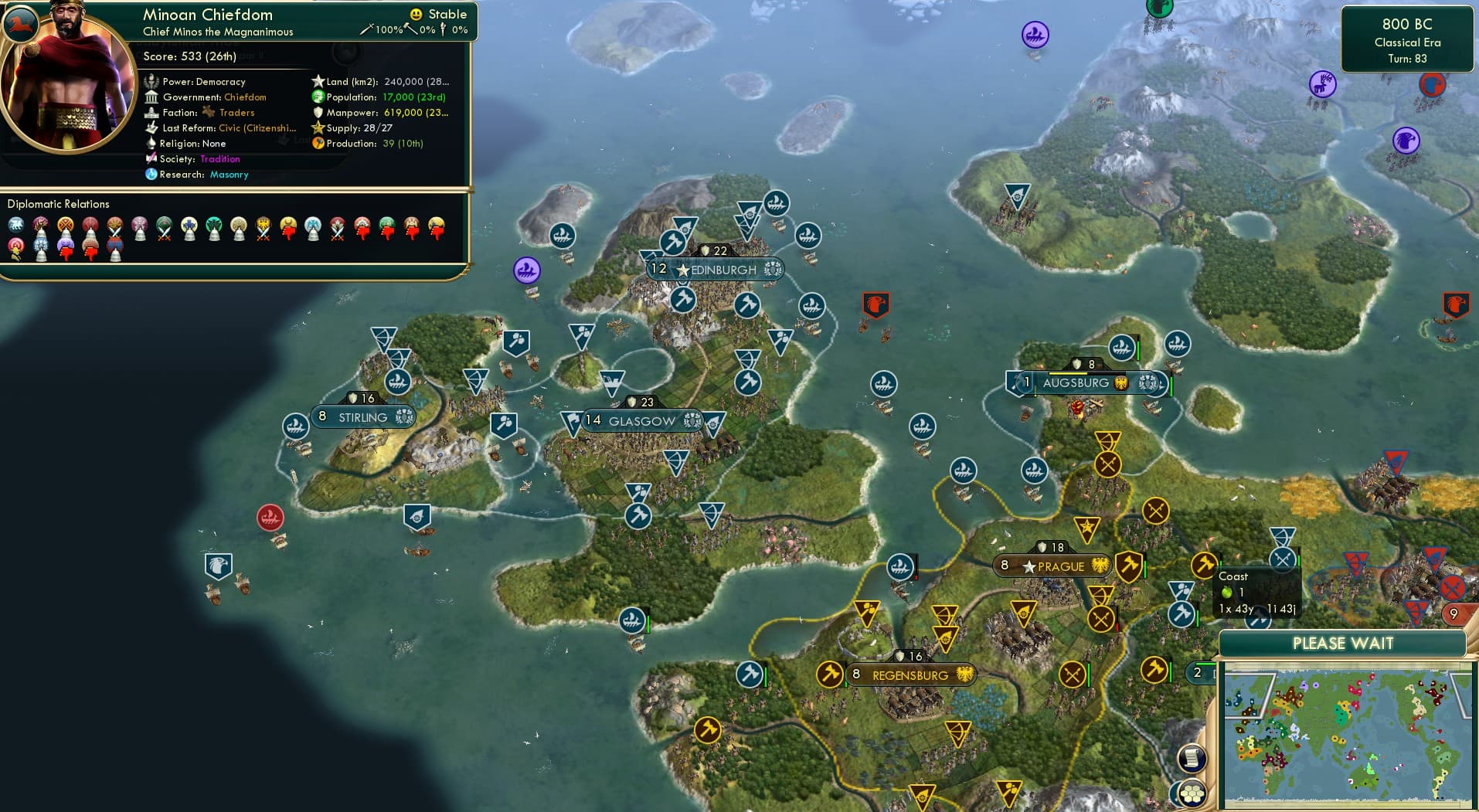Click the red 9 notification badge
Image resolution: width=1479 pixels, height=812 pixels.
tap(1455, 613)
